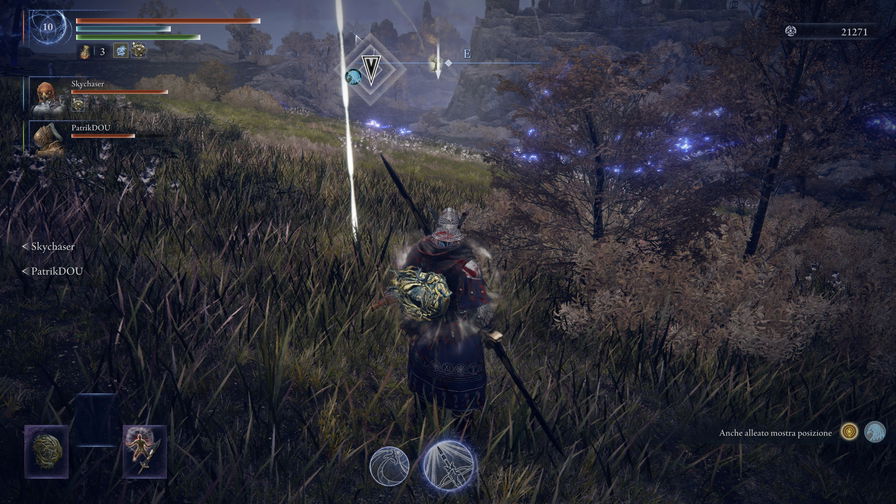The image size is (896, 504).
Task: Activate the glowing ultimate art icon
Action: 447,465
